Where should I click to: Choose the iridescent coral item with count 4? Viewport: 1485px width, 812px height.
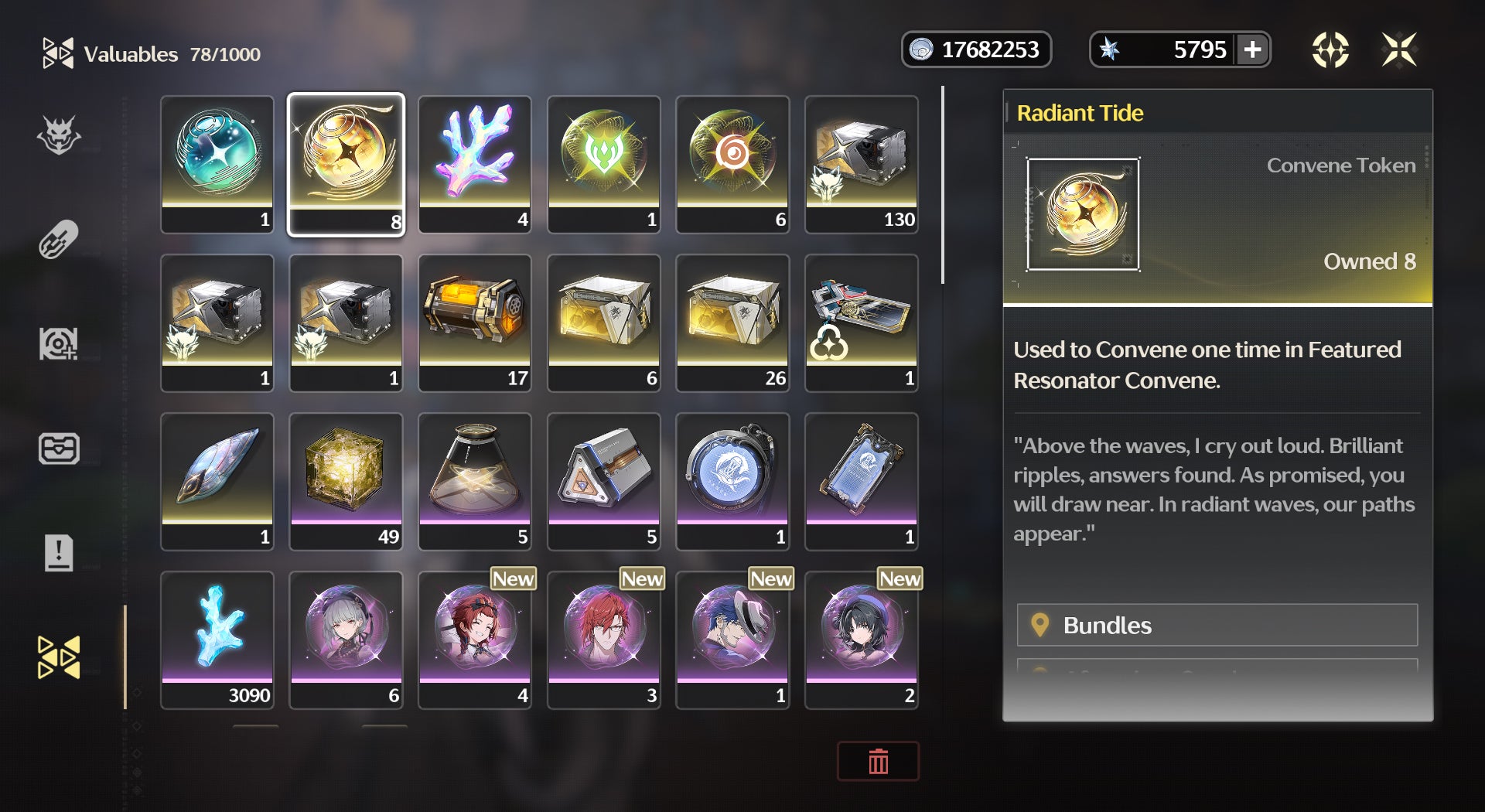point(475,164)
